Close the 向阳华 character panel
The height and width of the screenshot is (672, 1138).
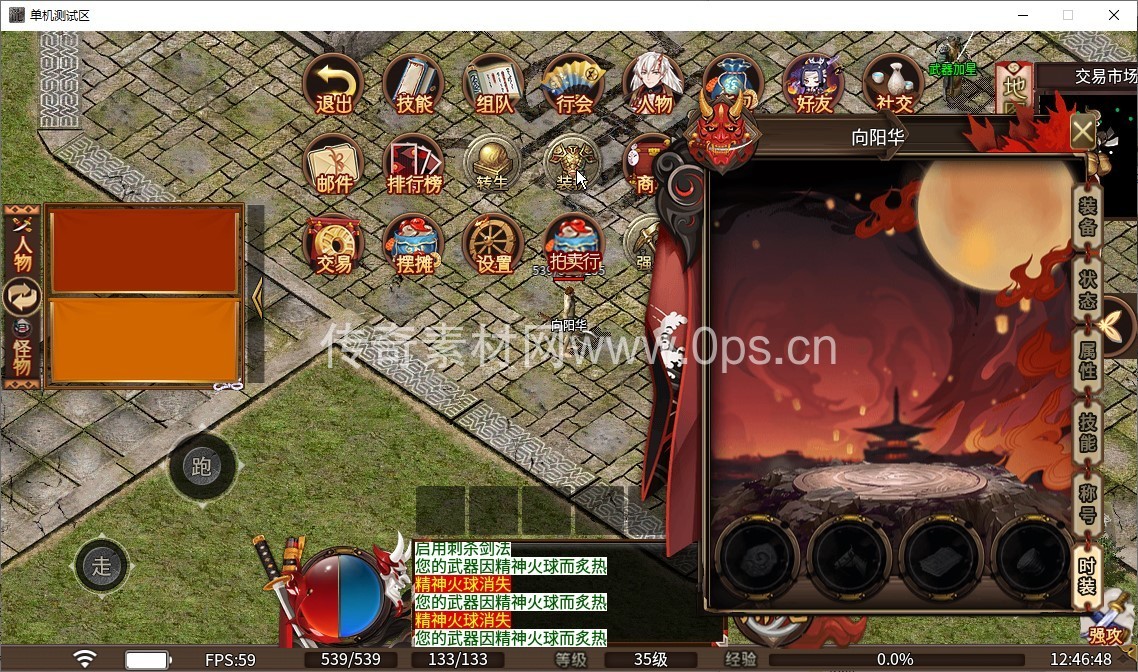(x=1083, y=132)
